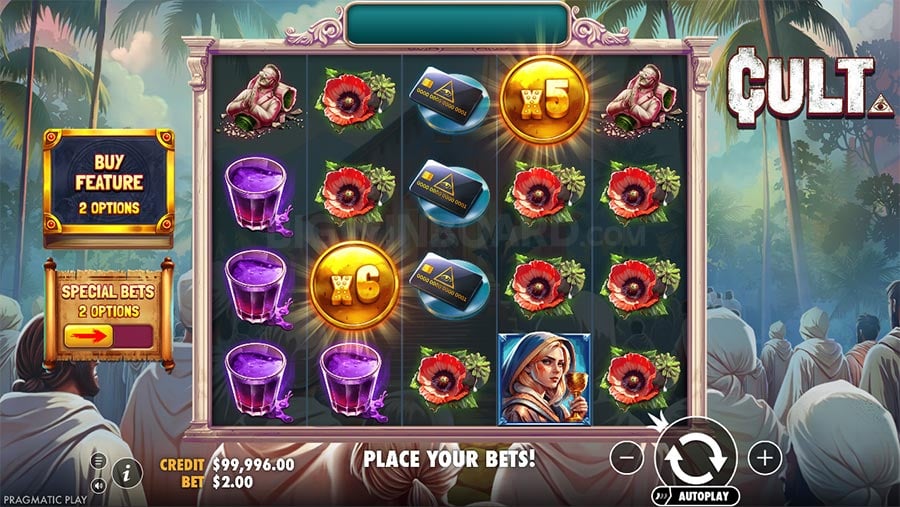Decrease the bet with the minus button
This screenshot has width=900, height=507.
click(627, 459)
